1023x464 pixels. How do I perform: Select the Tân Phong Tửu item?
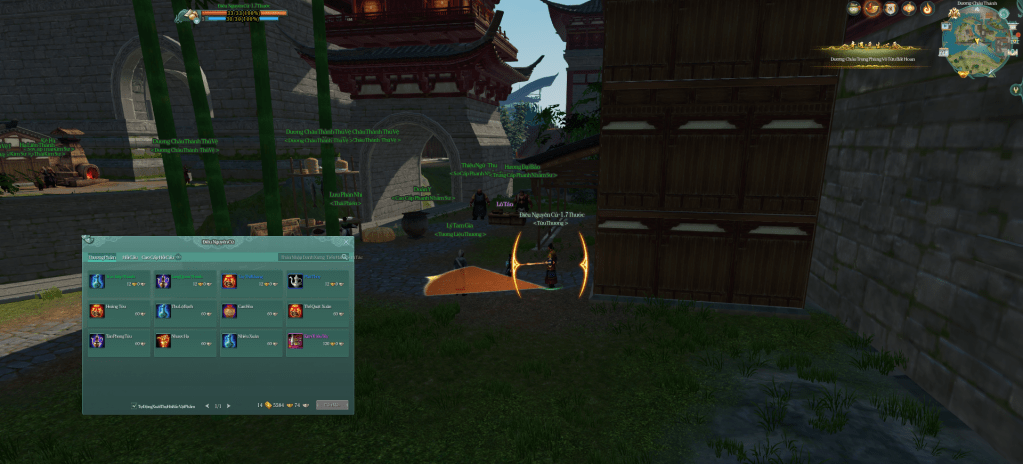pyautogui.click(x=118, y=341)
